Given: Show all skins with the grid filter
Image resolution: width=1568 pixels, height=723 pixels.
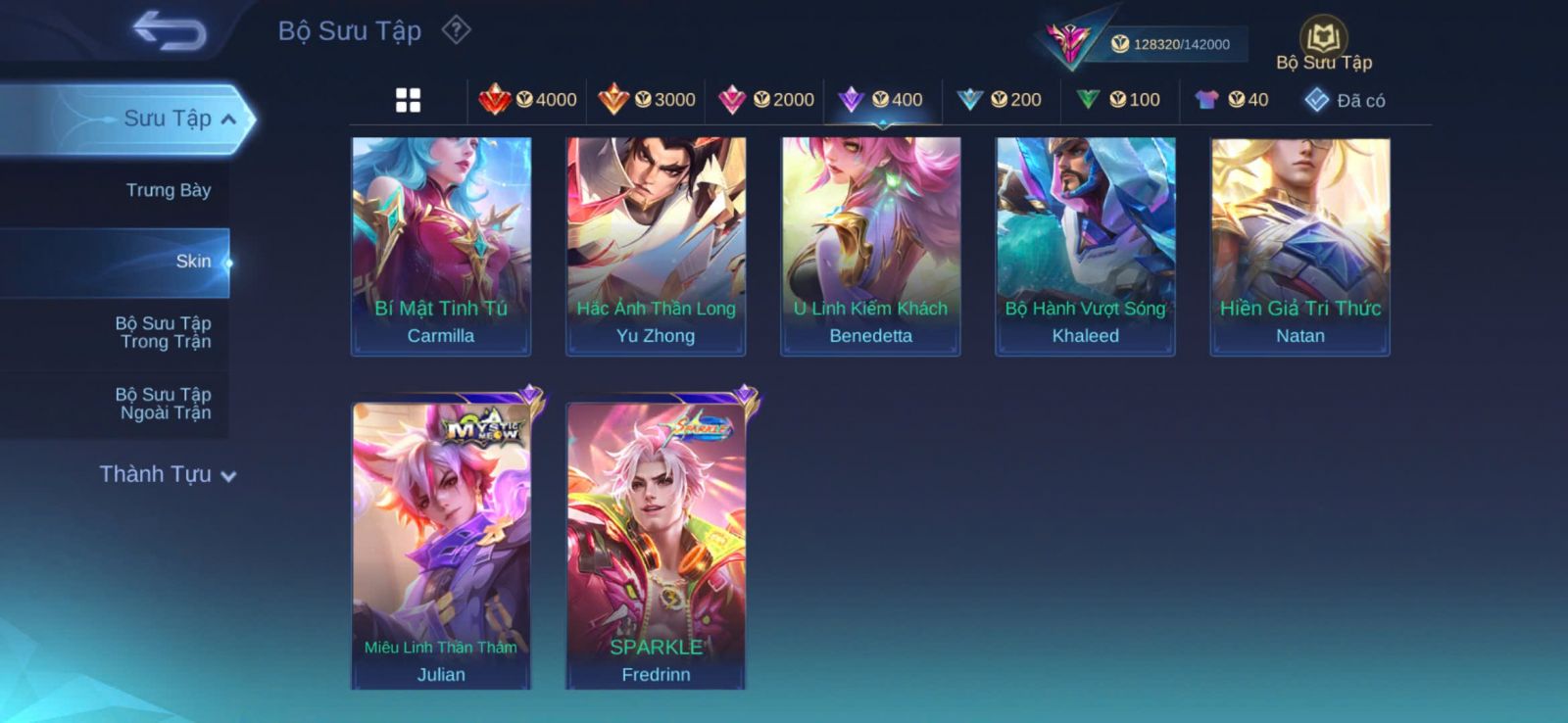Looking at the screenshot, I should (x=408, y=100).
